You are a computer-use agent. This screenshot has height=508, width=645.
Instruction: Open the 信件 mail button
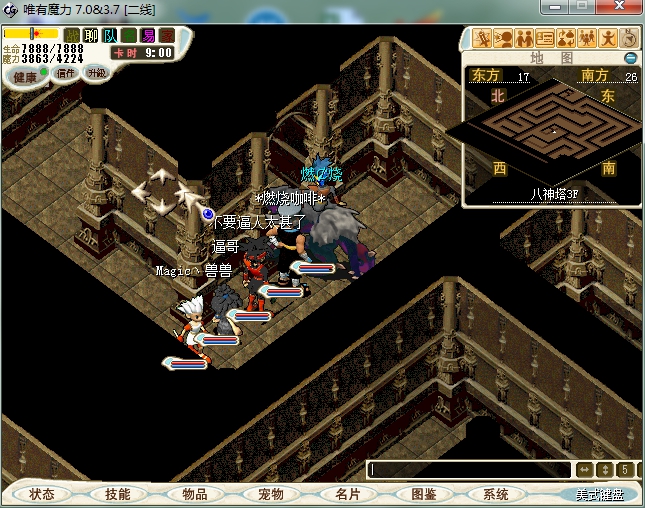(x=67, y=73)
